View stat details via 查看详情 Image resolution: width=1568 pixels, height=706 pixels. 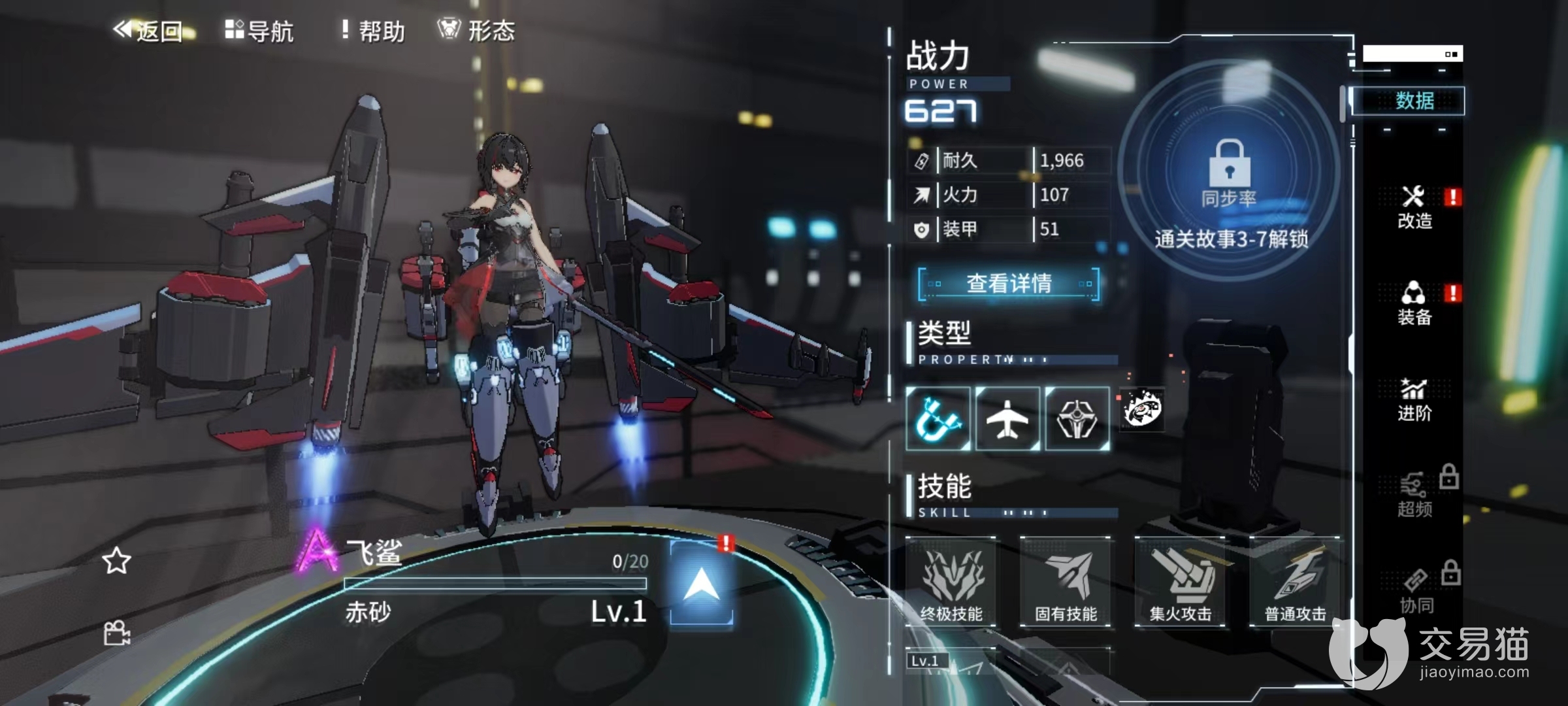point(1008,284)
